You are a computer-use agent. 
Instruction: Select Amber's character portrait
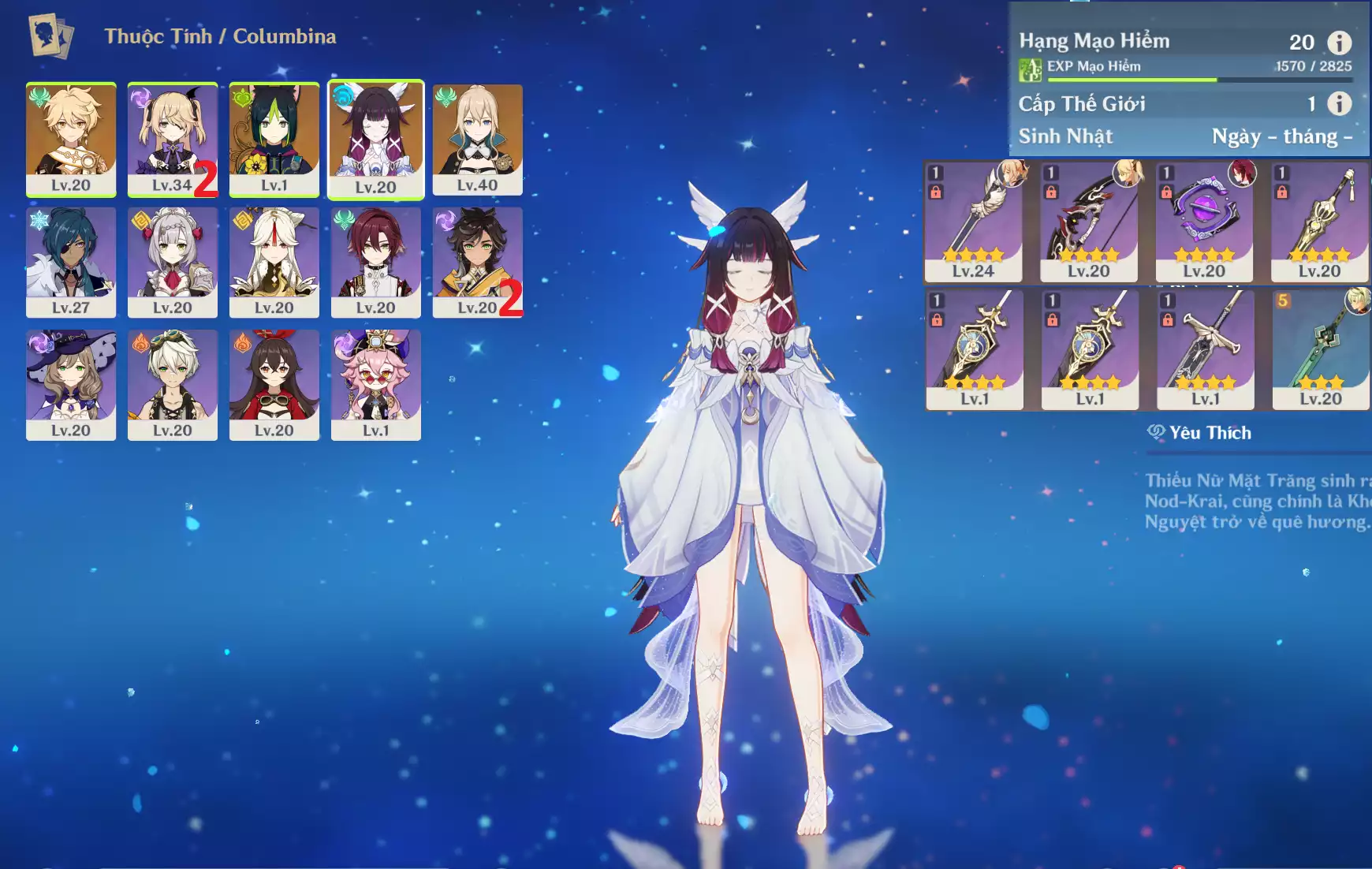pos(274,384)
